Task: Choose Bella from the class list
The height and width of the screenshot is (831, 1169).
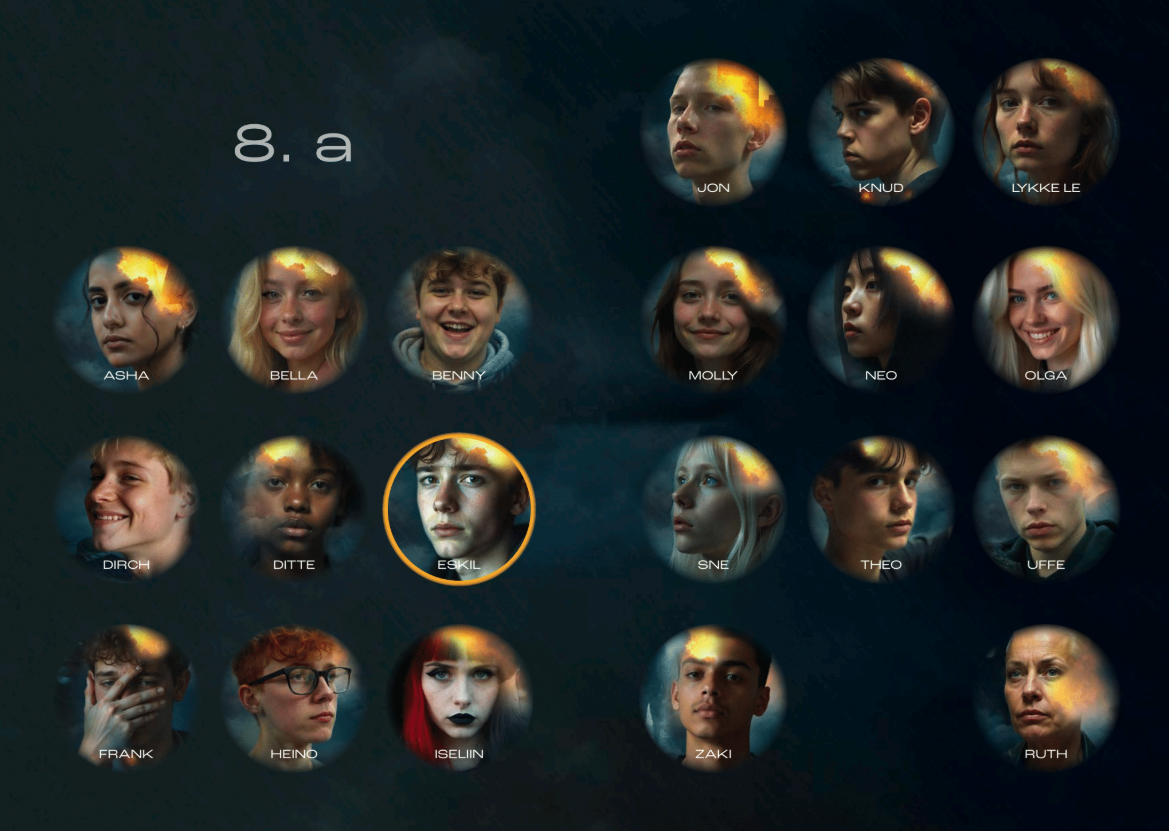Action: pos(294,318)
